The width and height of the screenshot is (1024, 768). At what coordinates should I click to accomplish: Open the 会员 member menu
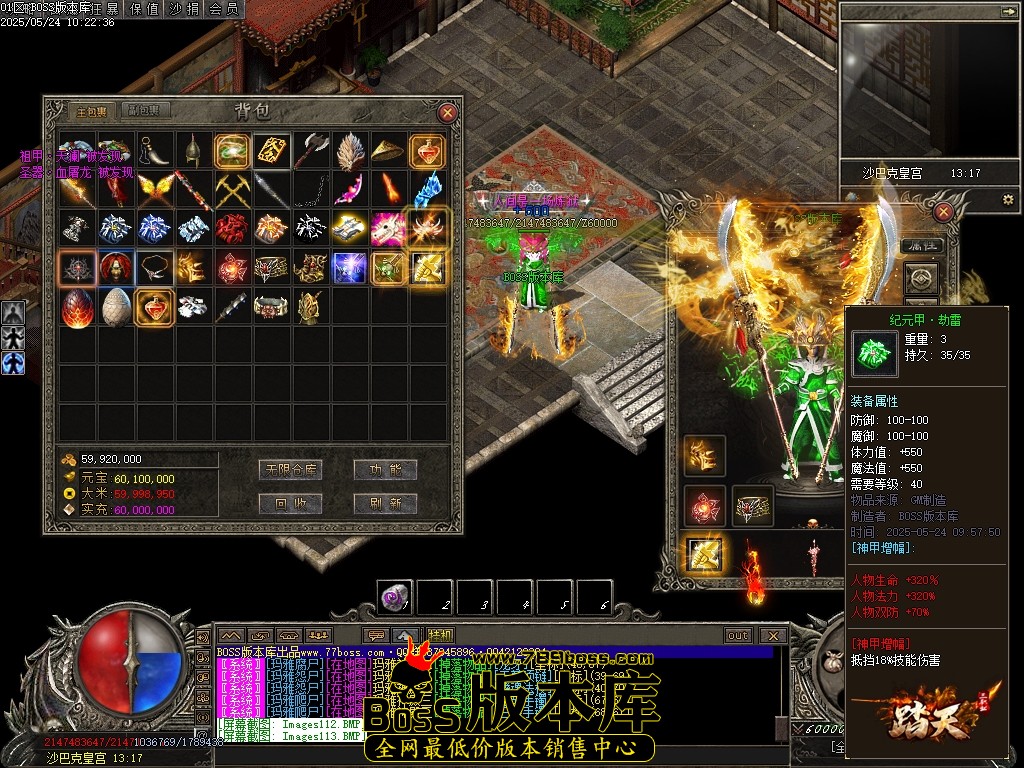223,9
